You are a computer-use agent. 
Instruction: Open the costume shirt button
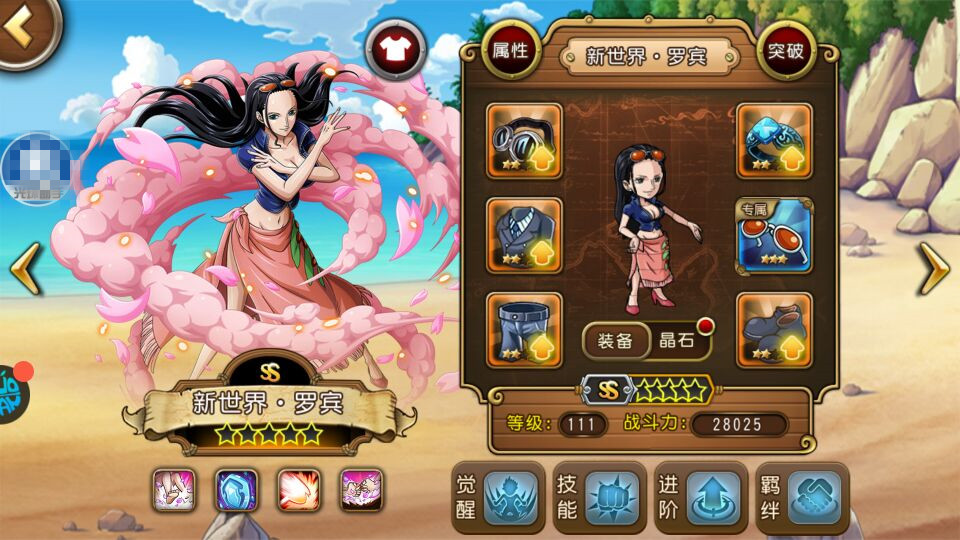coord(395,49)
